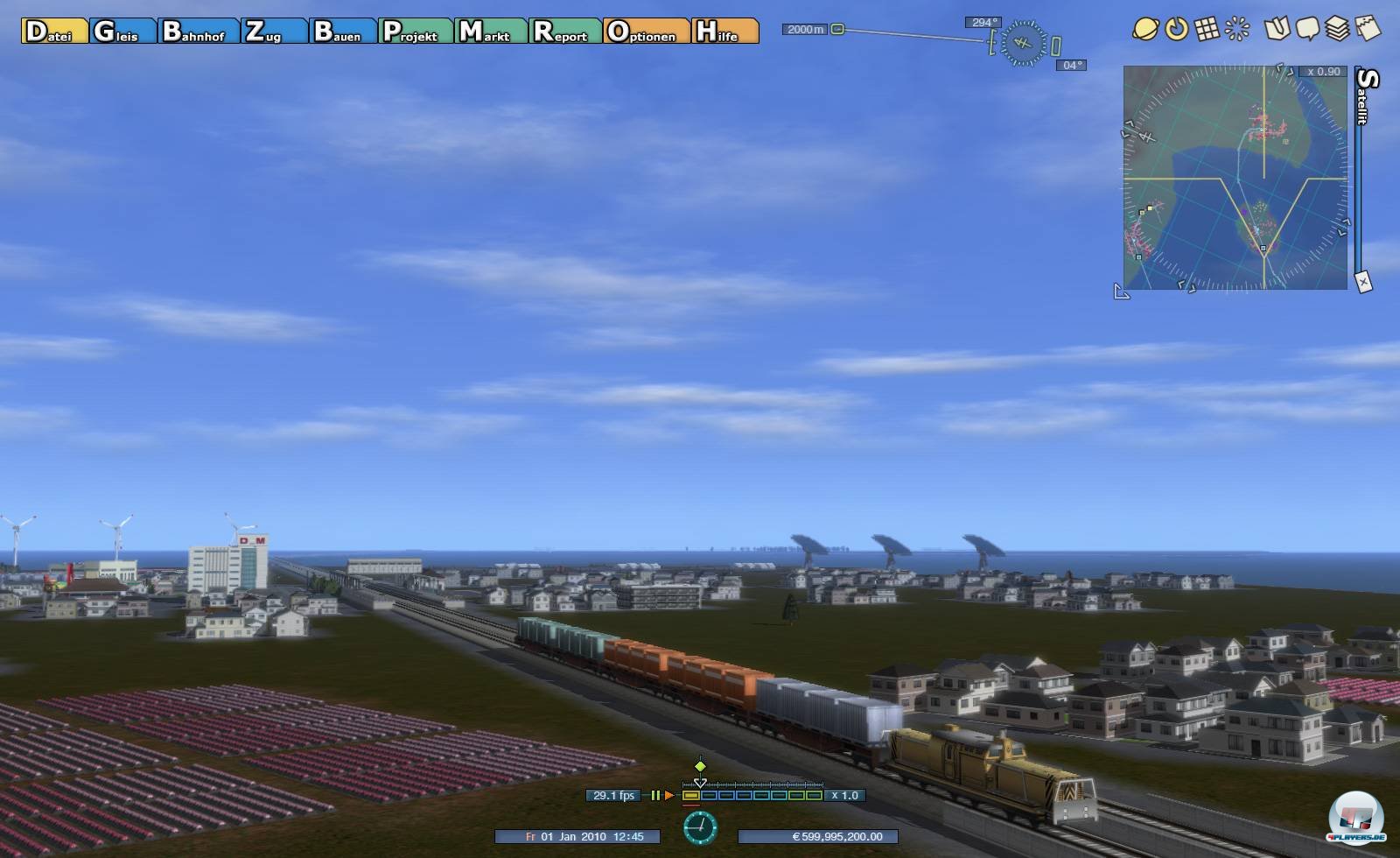Screen dimensions: 1400x858
Task: Select the planet view icon
Action: coord(1144,29)
